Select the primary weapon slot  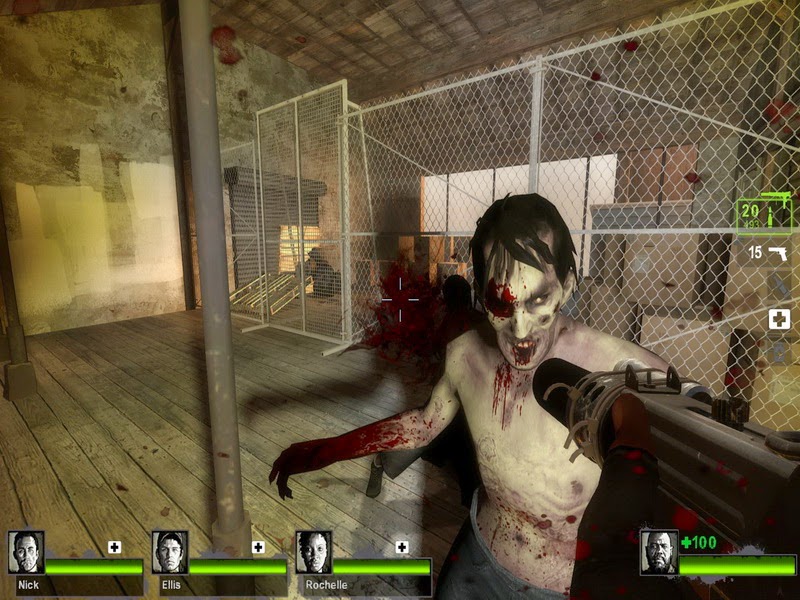tap(763, 213)
